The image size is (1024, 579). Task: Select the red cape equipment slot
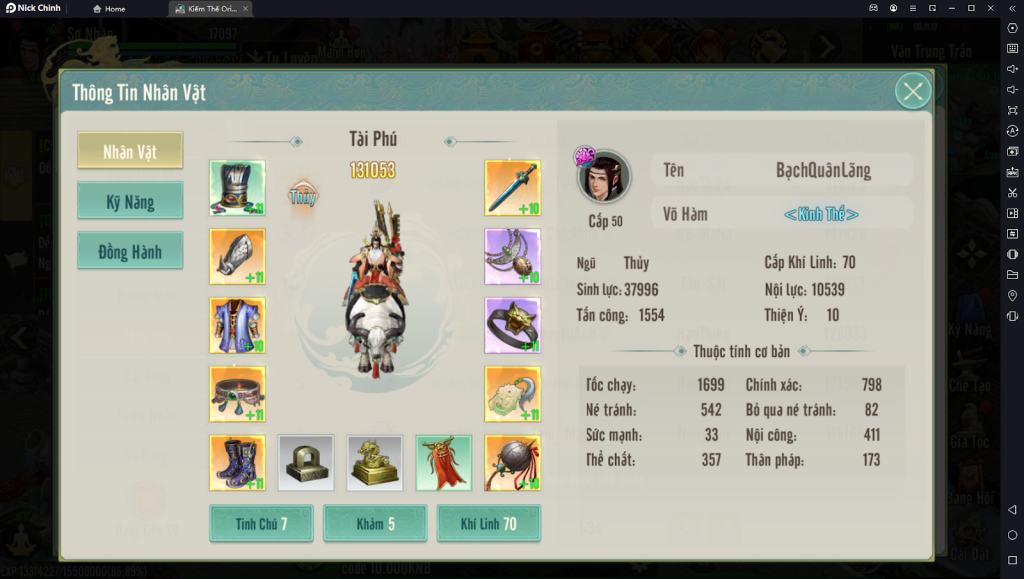point(443,462)
